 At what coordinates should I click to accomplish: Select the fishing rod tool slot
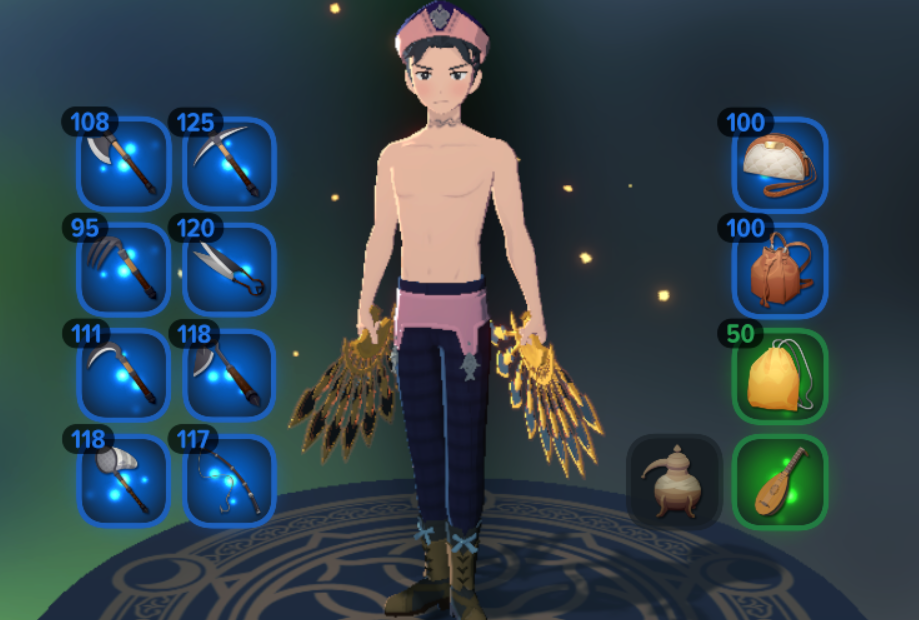[x=229, y=481]
